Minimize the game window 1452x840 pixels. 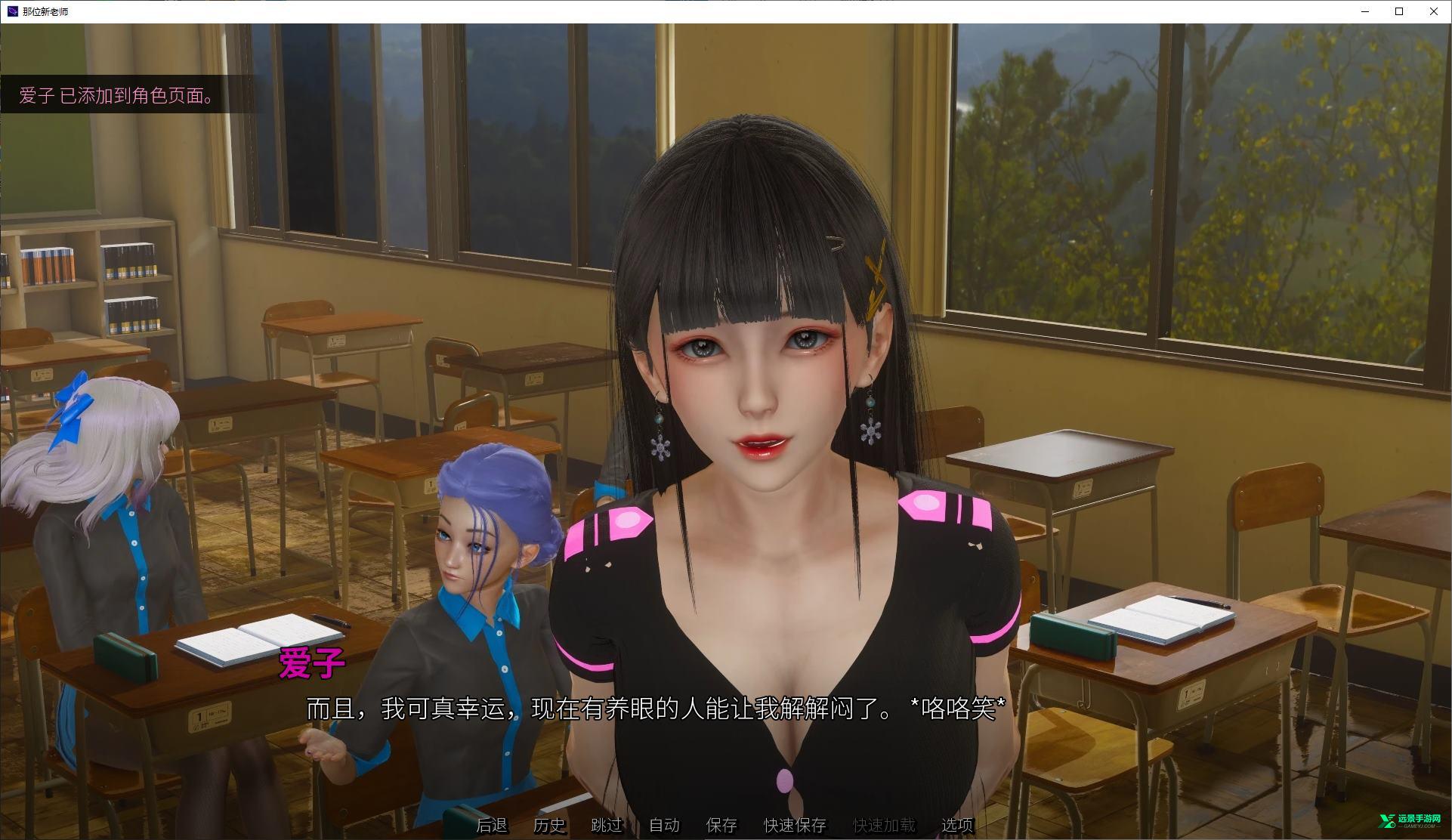pyautogui.click(x=1365, y=11)
